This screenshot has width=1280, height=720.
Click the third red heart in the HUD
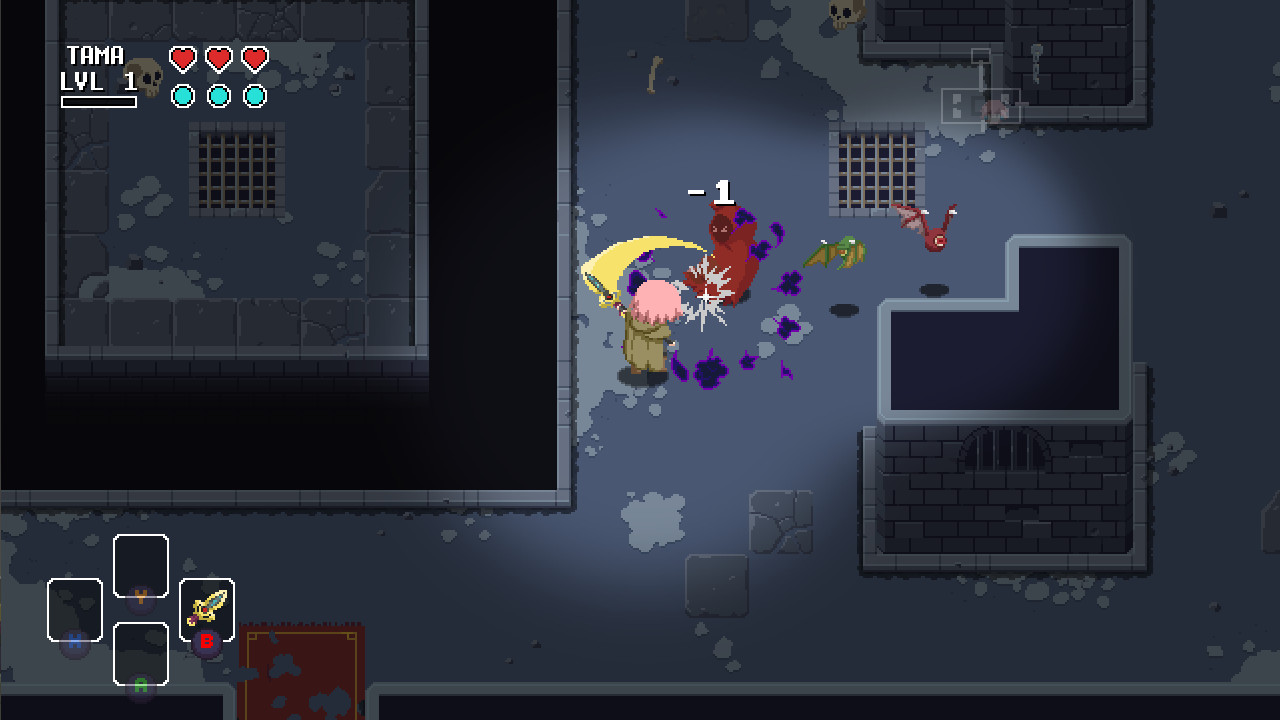[x=255, y=58]
